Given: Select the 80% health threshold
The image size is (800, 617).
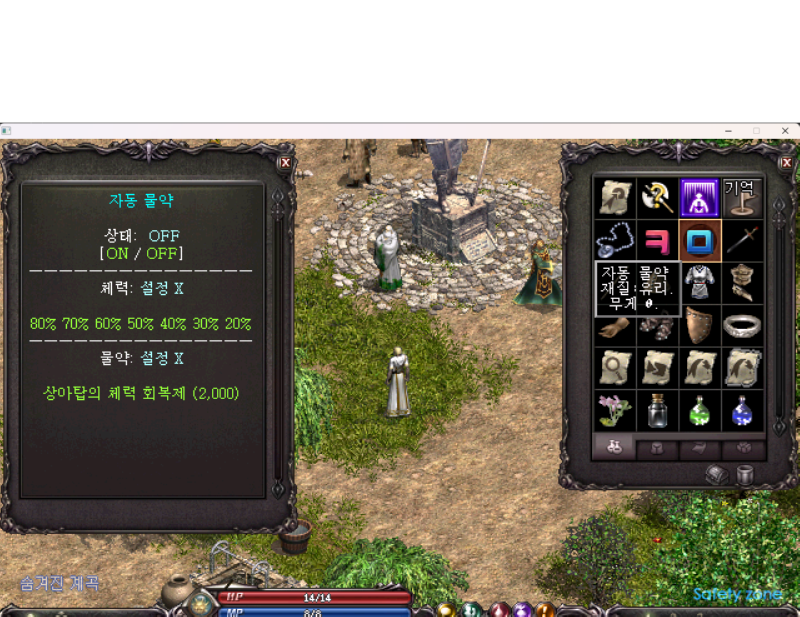Looking at the screenshot, I should [x=43, y=324].
